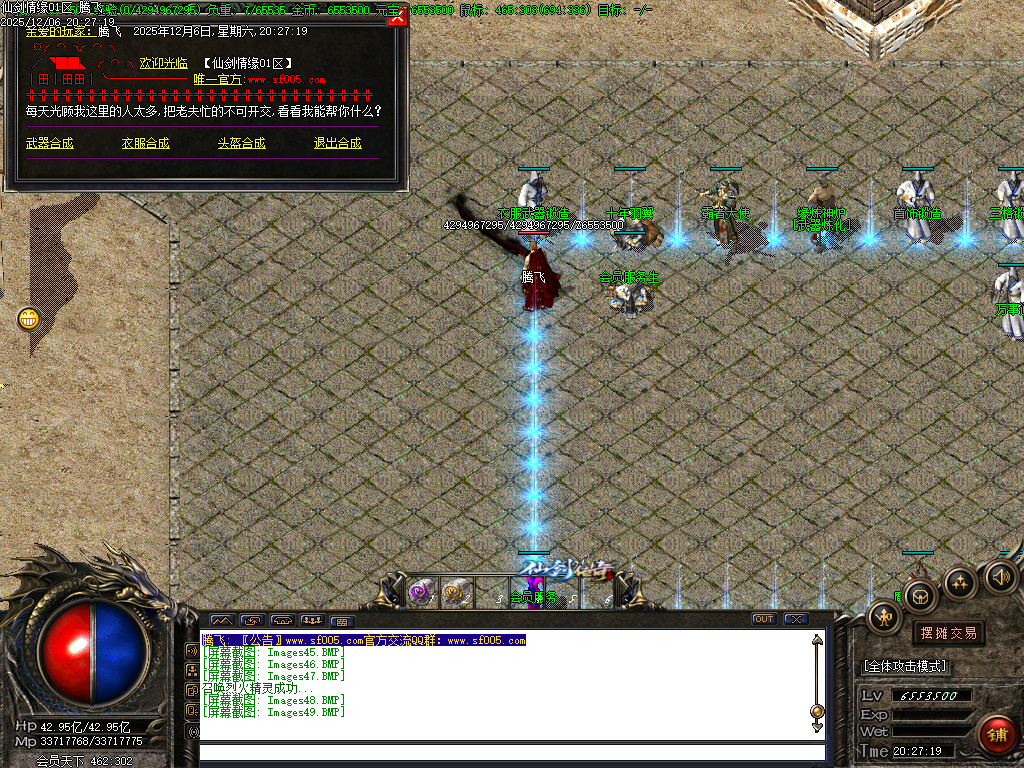Click the yellow smiley face icon
1024x768 pixels.
[30, 319]
